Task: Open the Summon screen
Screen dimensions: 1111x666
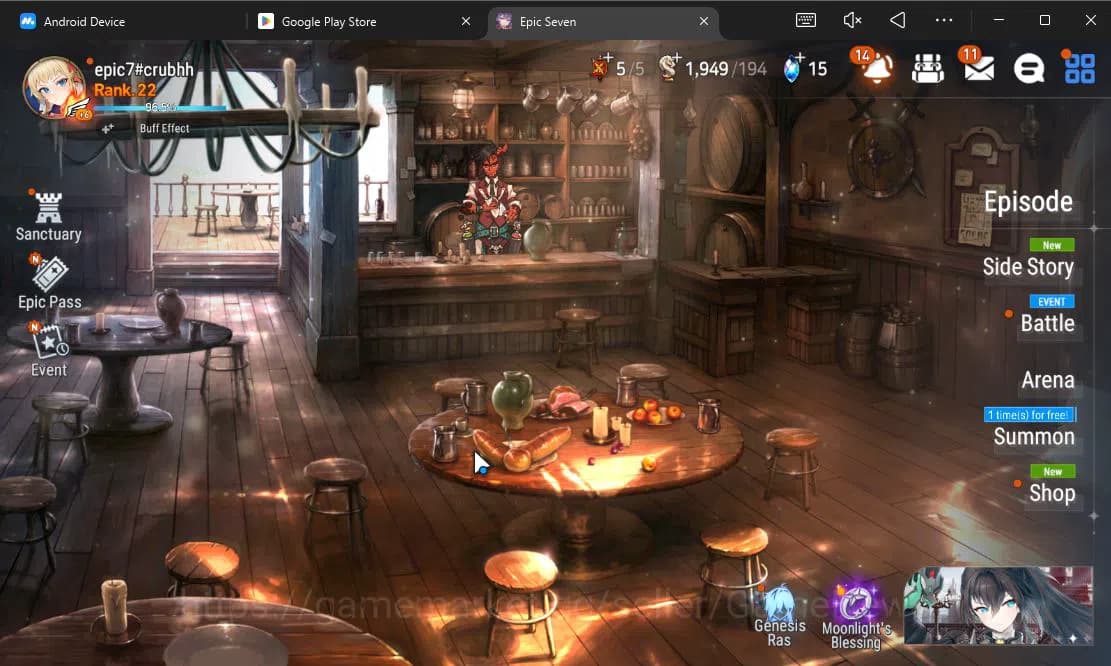Action: [1034, 437]
